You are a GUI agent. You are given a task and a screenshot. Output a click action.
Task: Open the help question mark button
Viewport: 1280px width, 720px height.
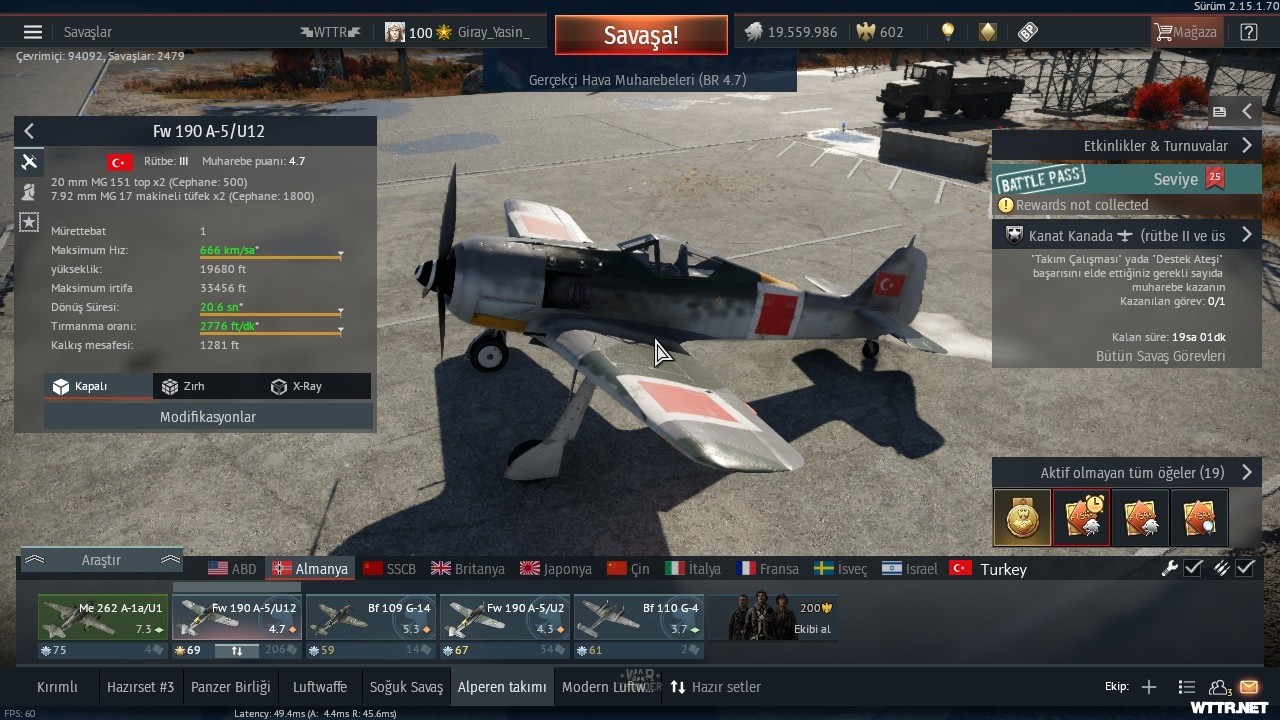(x=1249, y=32)
